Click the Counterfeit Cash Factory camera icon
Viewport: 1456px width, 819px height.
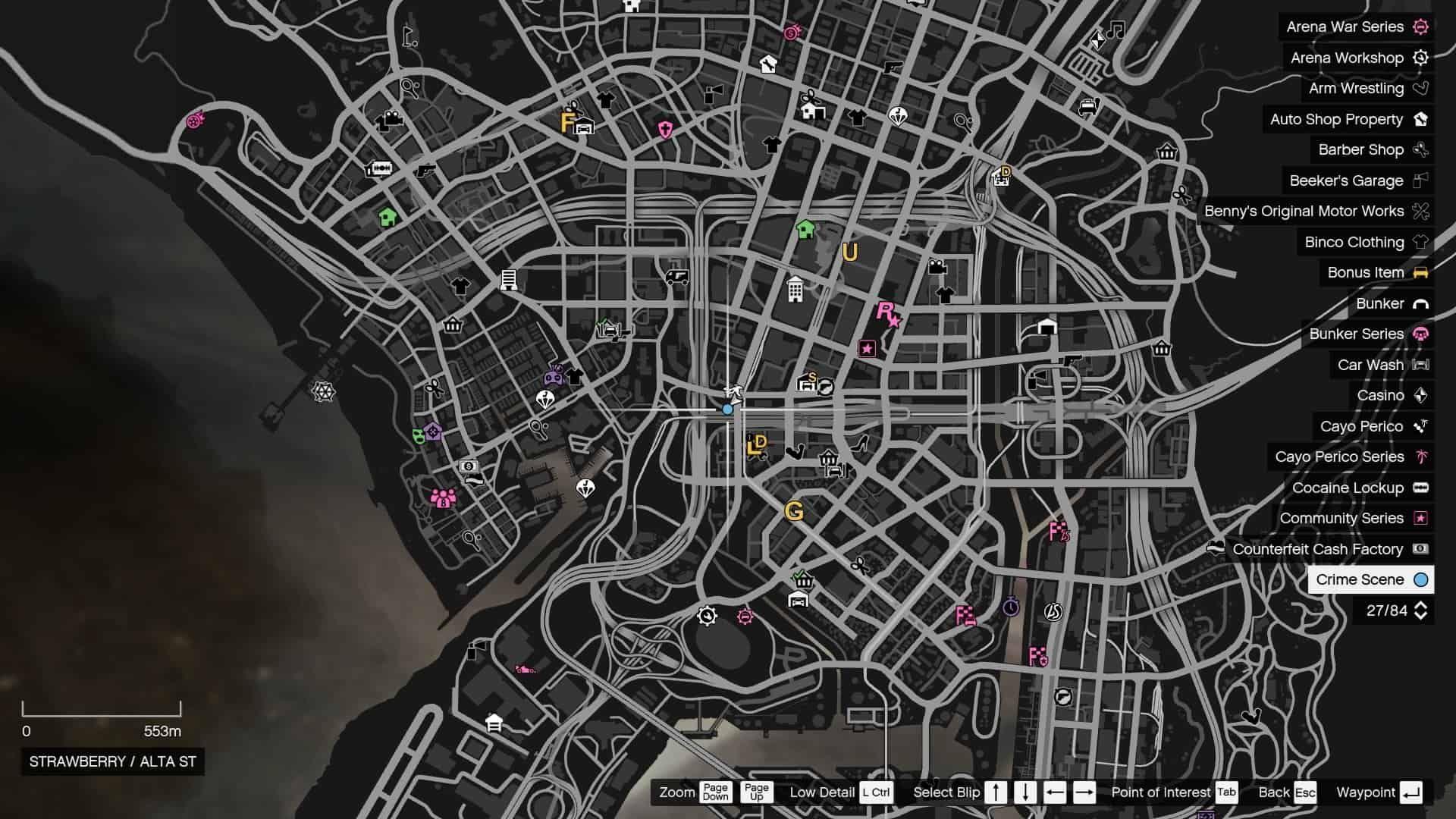1422,549
